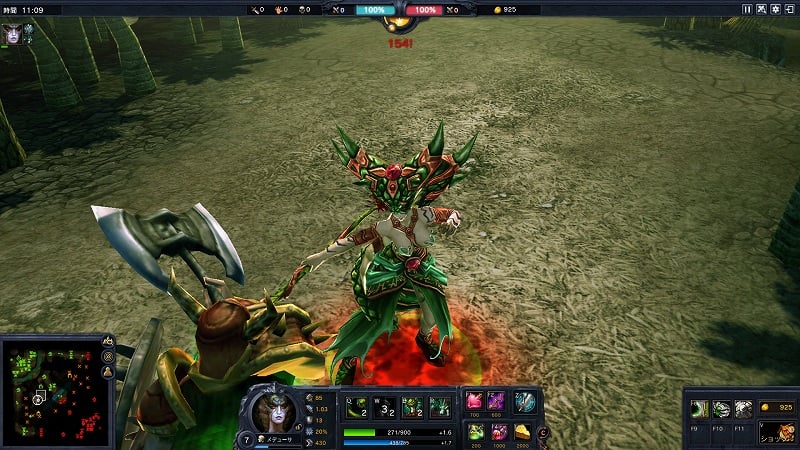Activate the R ultimate ability icon
Screen dimensions: 800x450
[438, 406]
